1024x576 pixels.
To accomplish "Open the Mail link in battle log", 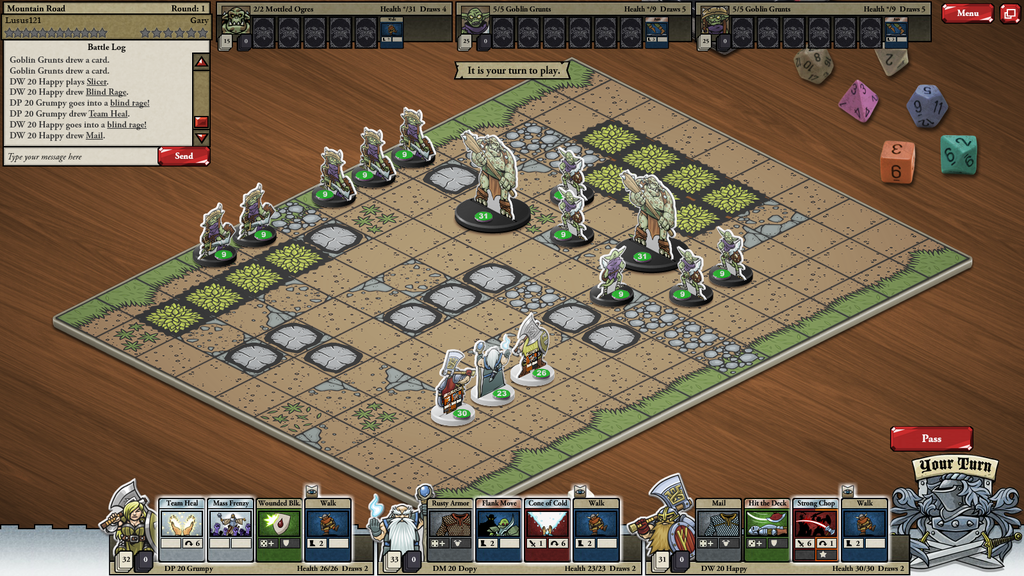I will coord(95,135).
